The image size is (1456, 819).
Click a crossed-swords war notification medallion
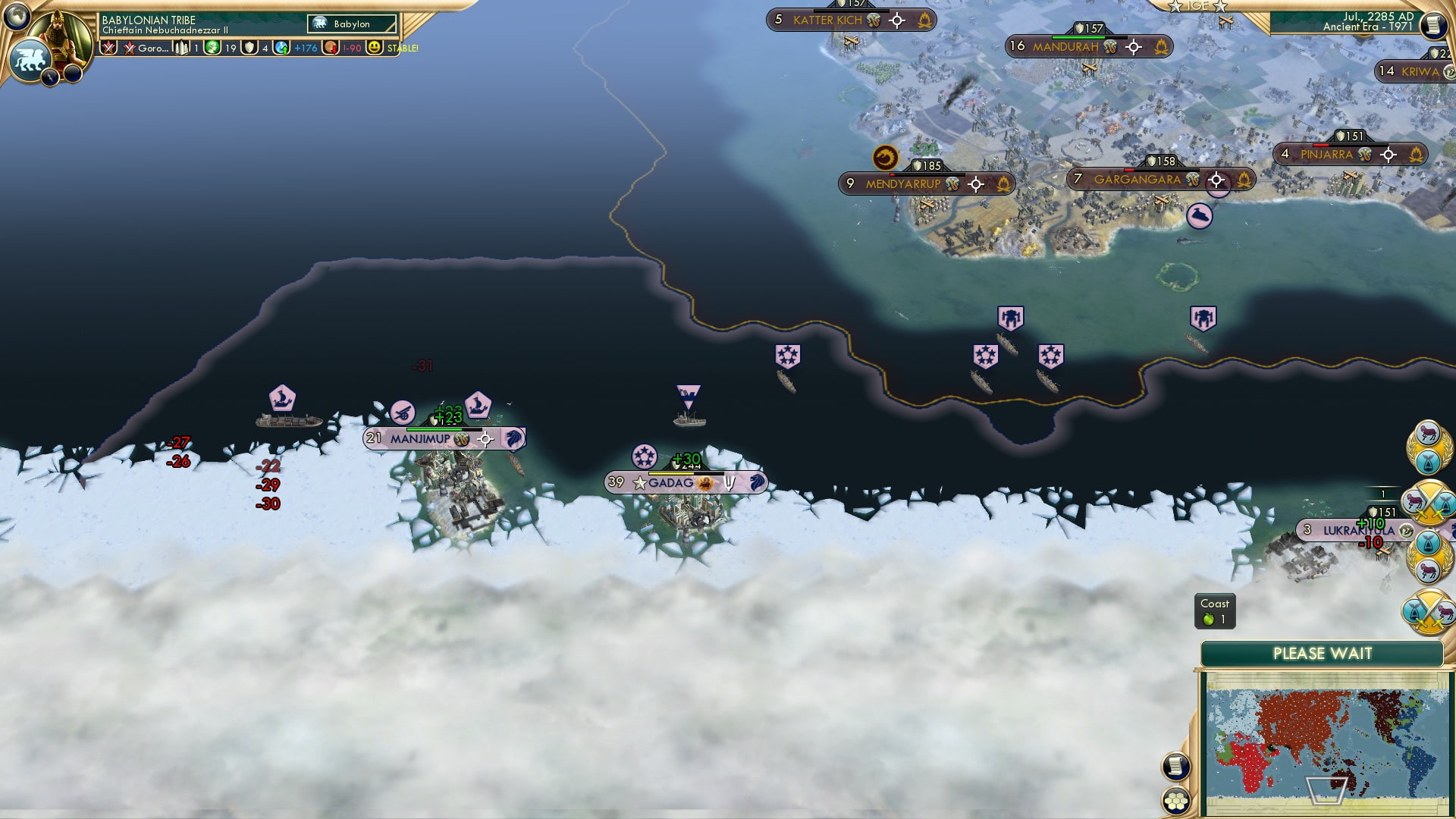coord(1429,500)
